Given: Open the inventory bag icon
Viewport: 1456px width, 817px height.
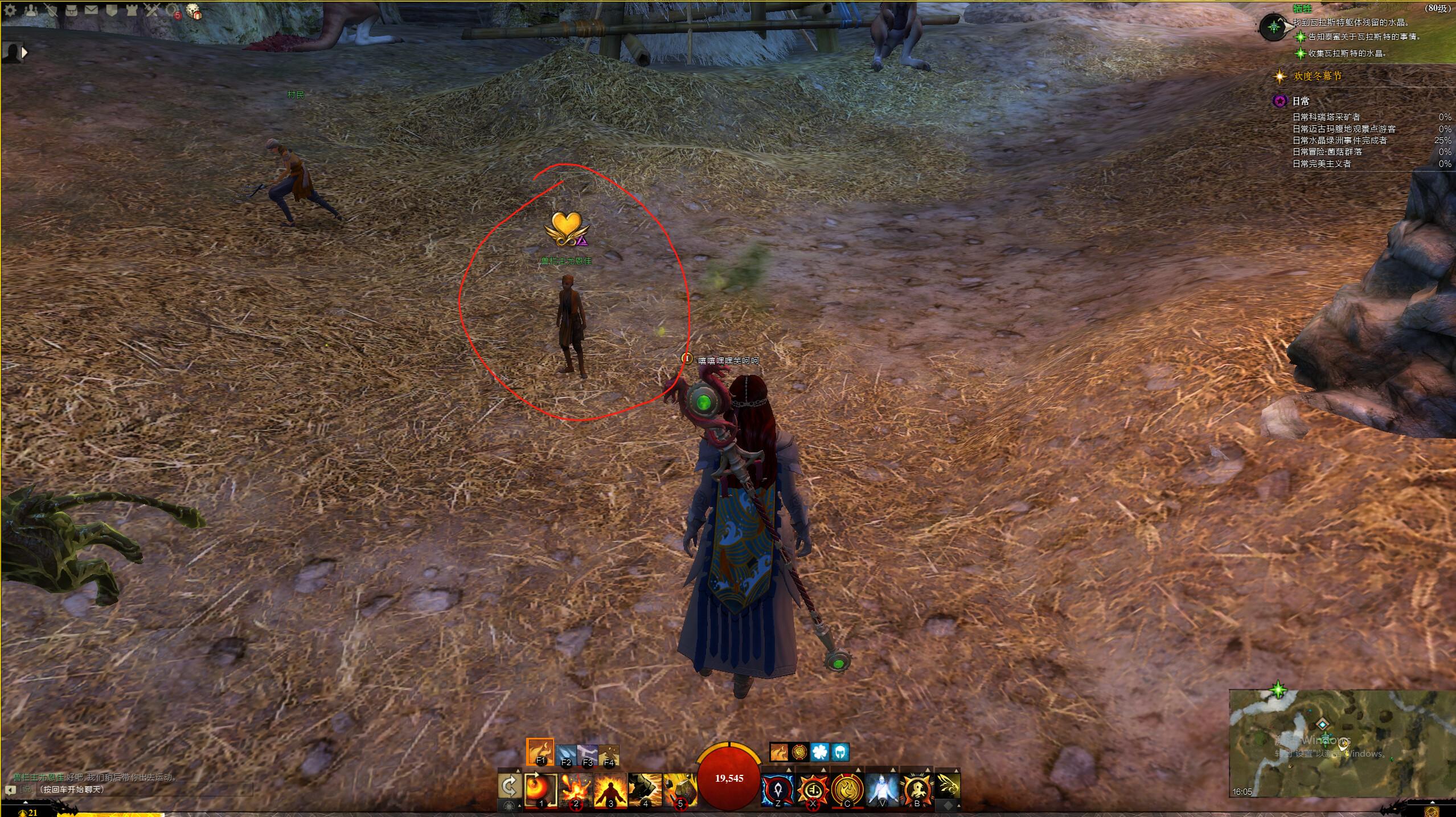Looking at the screenshot, I should (71, 10).
